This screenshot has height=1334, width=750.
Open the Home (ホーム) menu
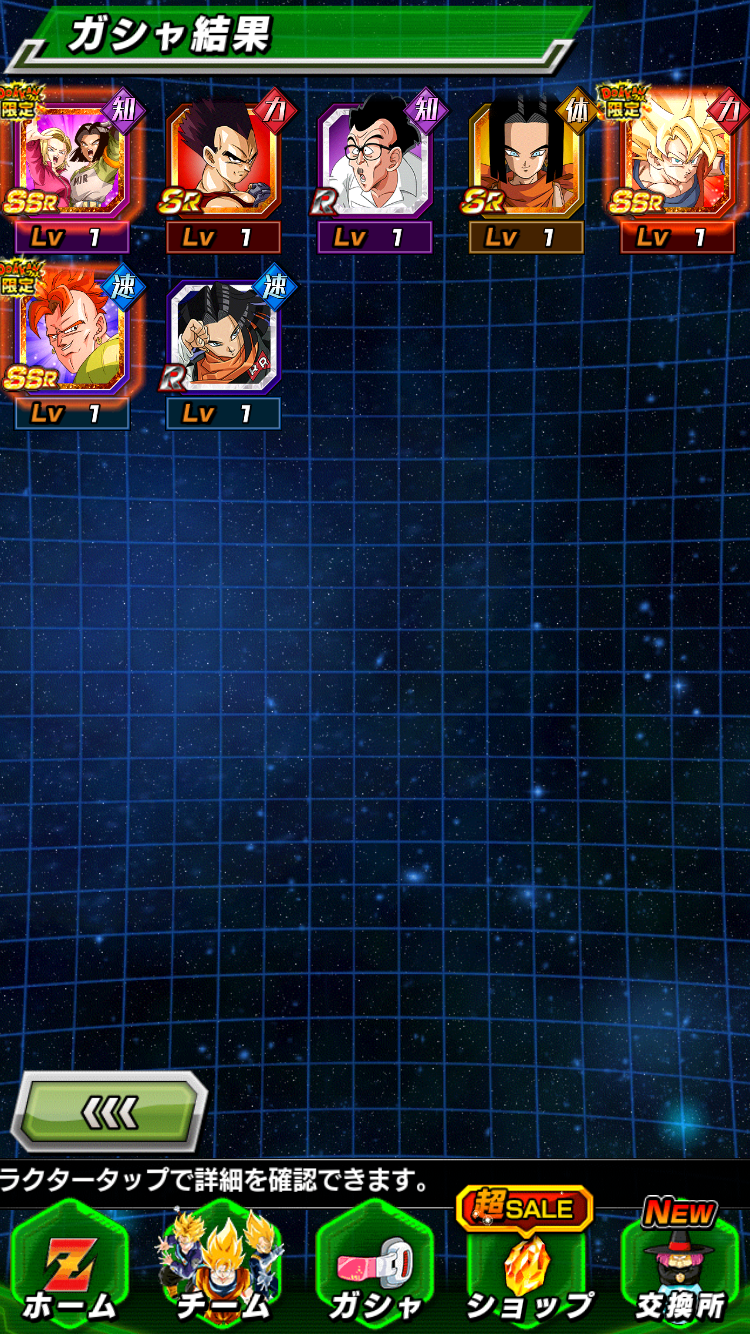pos(69,1268)
